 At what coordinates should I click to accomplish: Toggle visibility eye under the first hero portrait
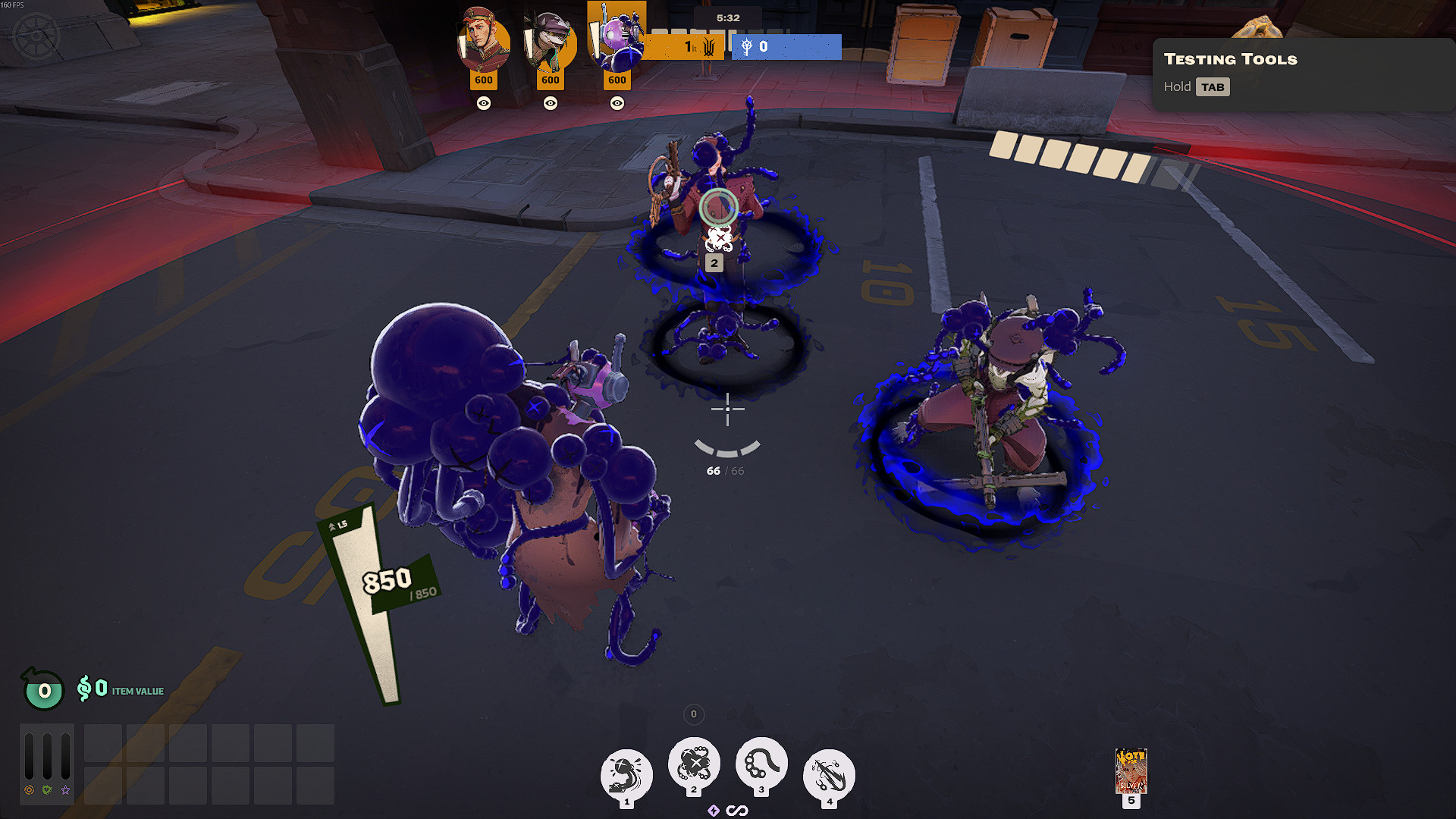point(484,103)
